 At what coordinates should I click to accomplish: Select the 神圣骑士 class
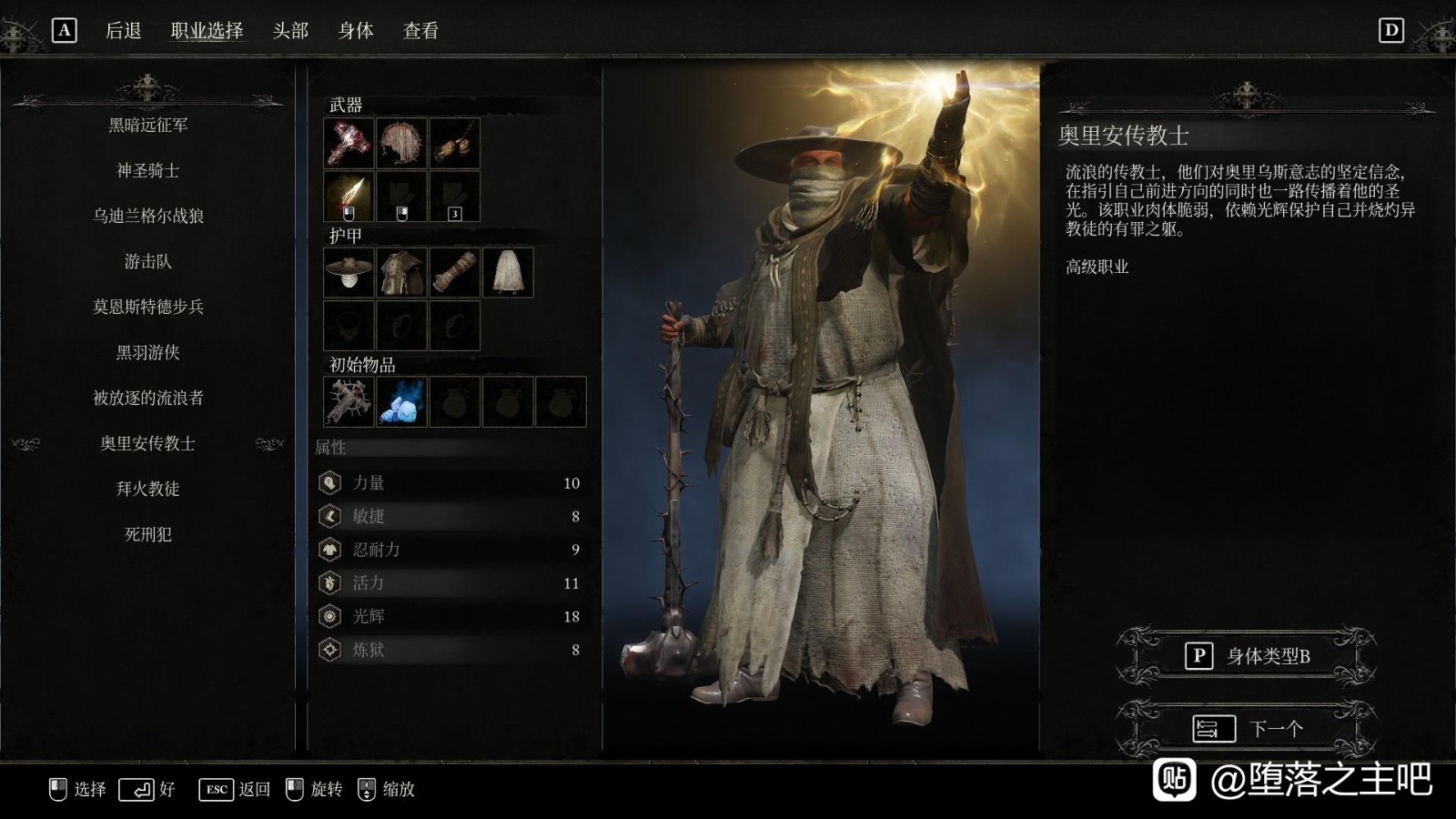click(x=148, y=171)
